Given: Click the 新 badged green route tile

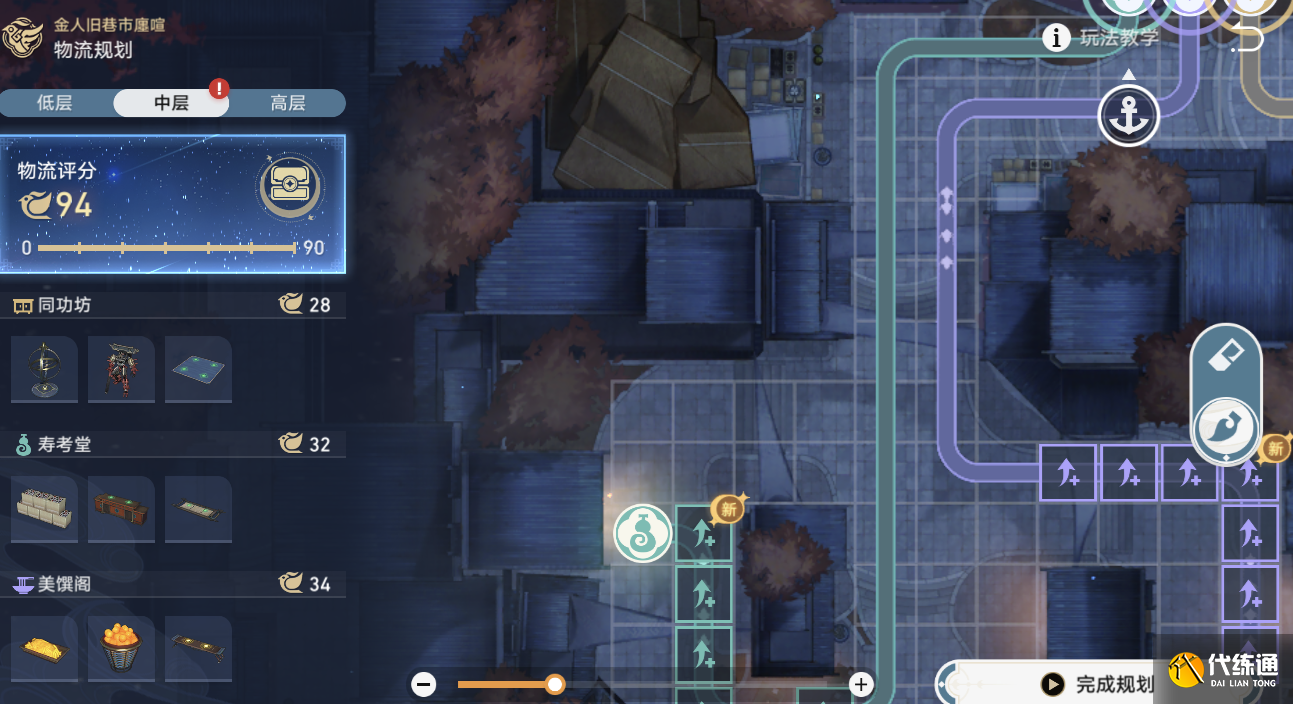Looking at the screenshot, I should (704, 533).
